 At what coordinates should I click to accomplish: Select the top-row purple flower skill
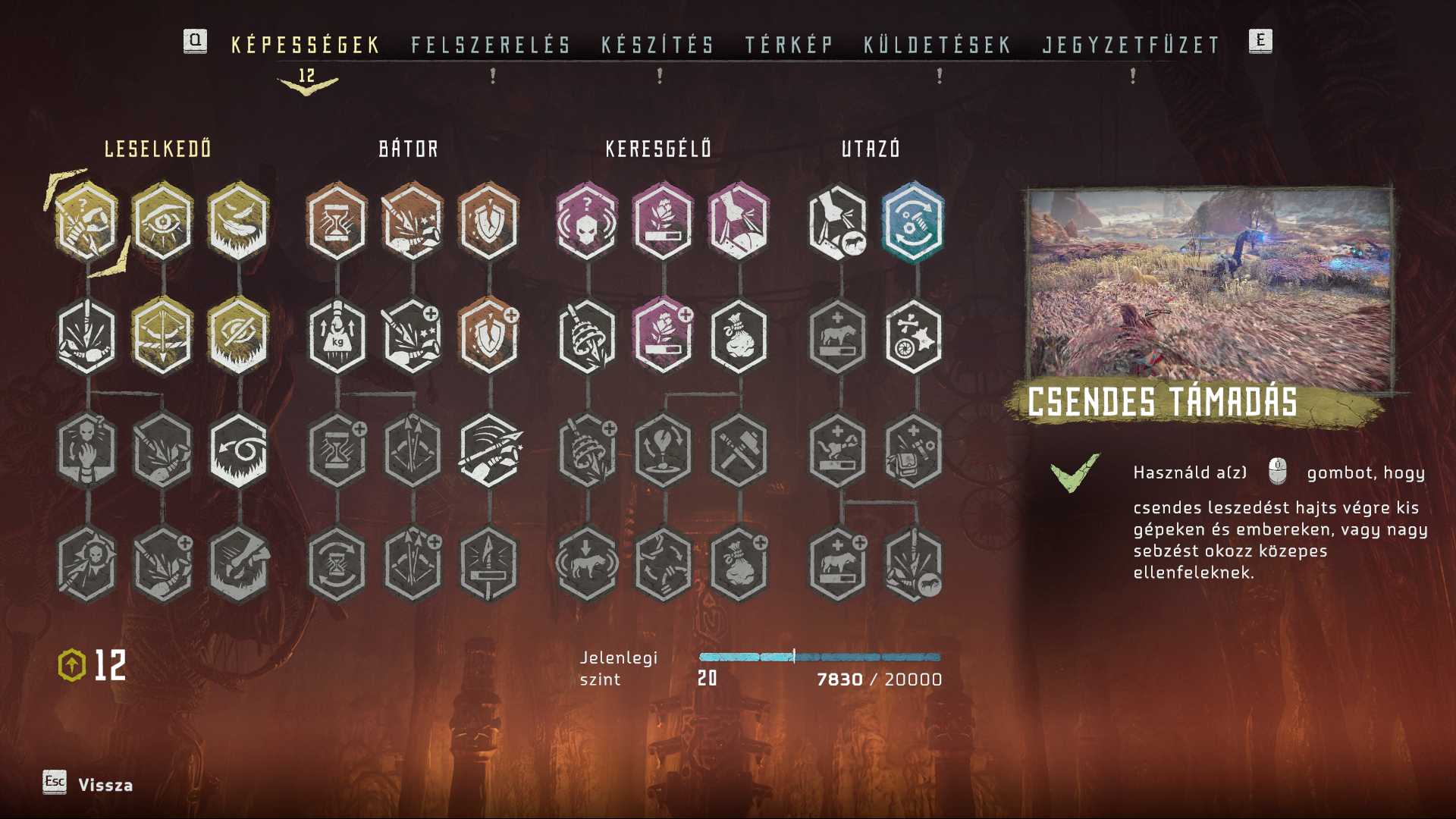[x=663, y=221]
